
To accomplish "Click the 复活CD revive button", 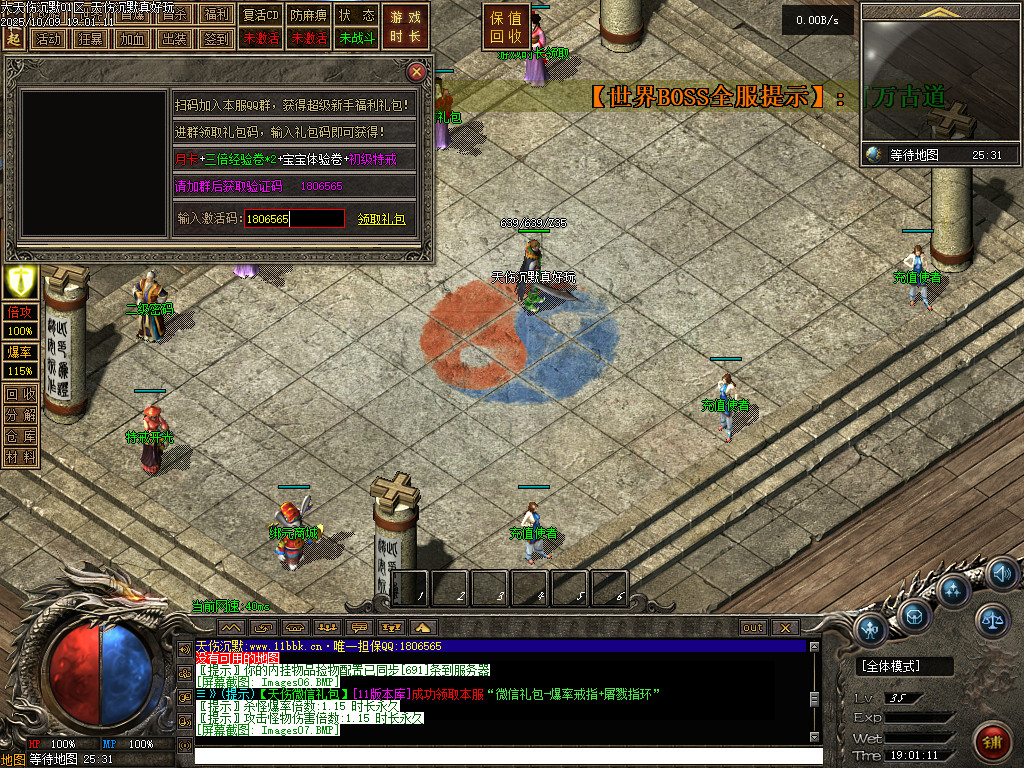I will [261, 16].
